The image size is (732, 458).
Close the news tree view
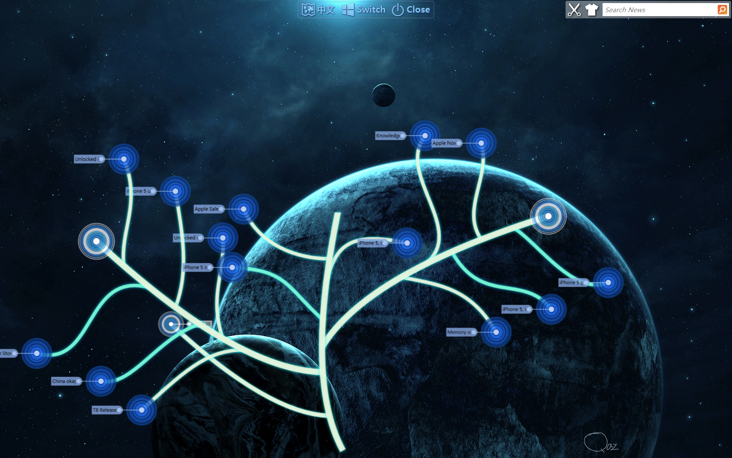pyautogui.click(x=411, y=10)
